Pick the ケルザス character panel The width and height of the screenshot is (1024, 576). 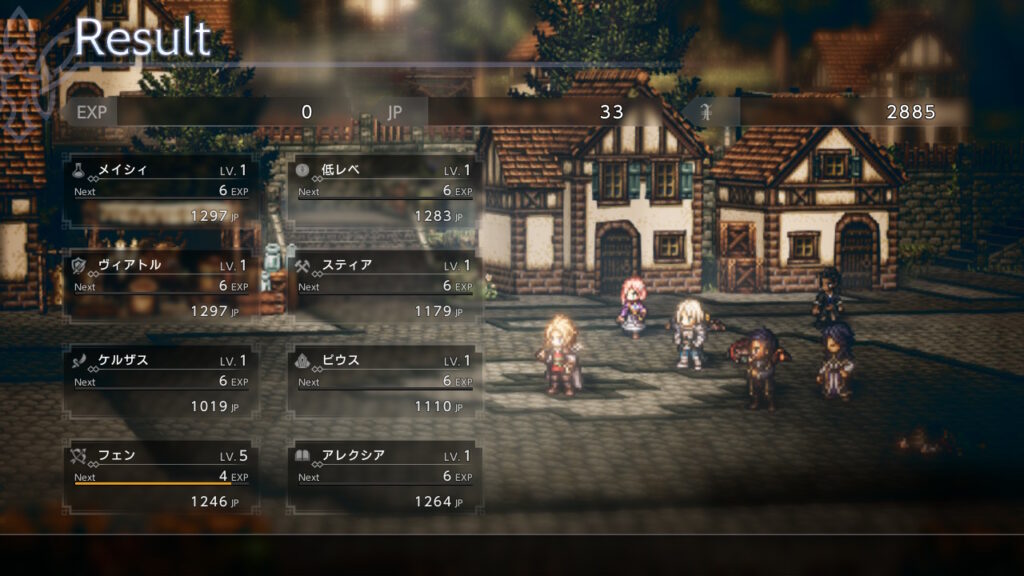click(x=160, y=382)
